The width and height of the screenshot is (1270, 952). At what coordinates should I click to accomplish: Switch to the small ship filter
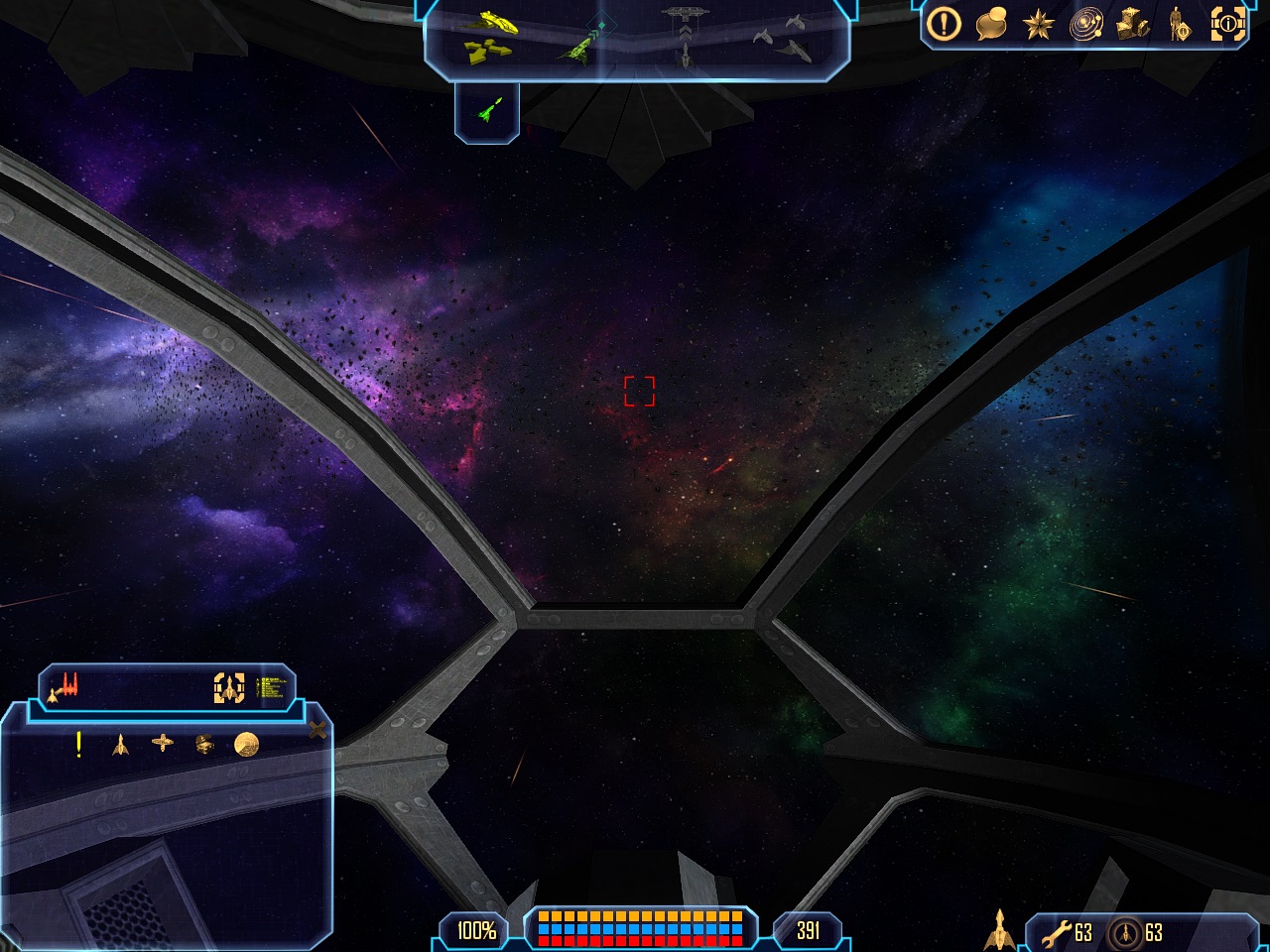click(121, 744)
